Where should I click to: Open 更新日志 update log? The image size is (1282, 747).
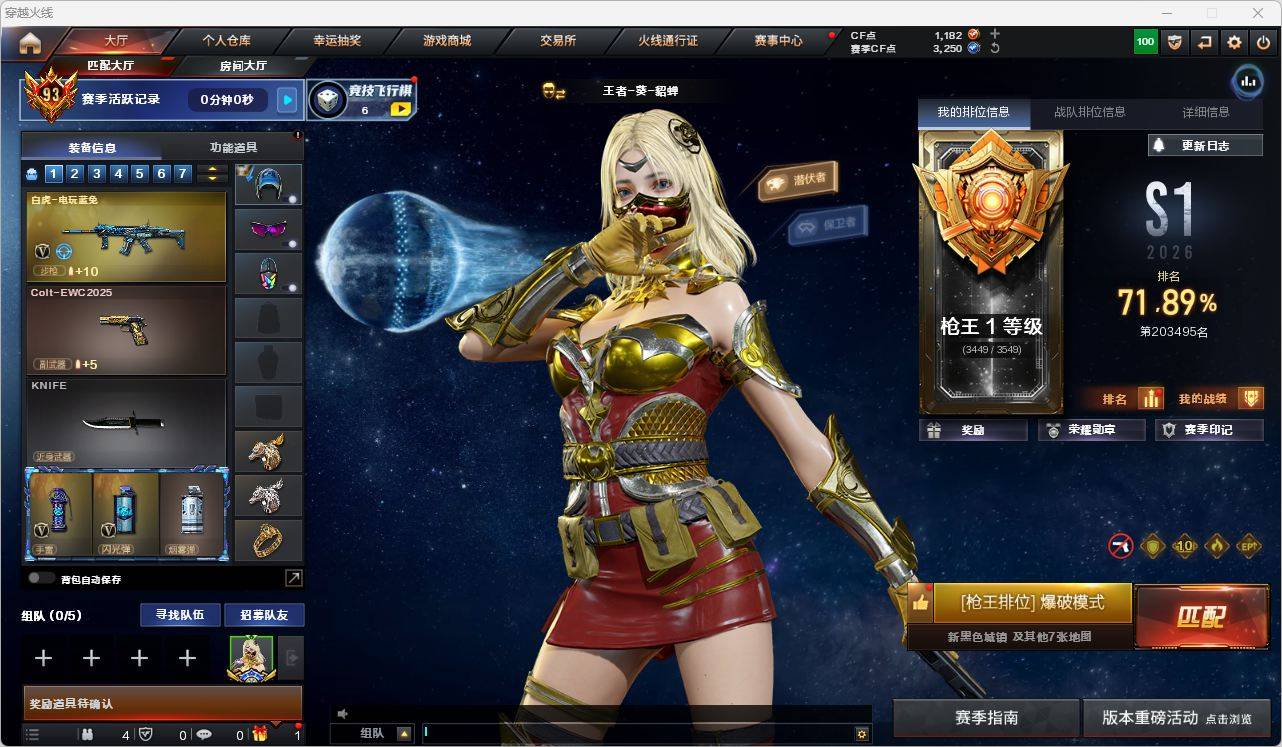click(x=1205, y=145)
